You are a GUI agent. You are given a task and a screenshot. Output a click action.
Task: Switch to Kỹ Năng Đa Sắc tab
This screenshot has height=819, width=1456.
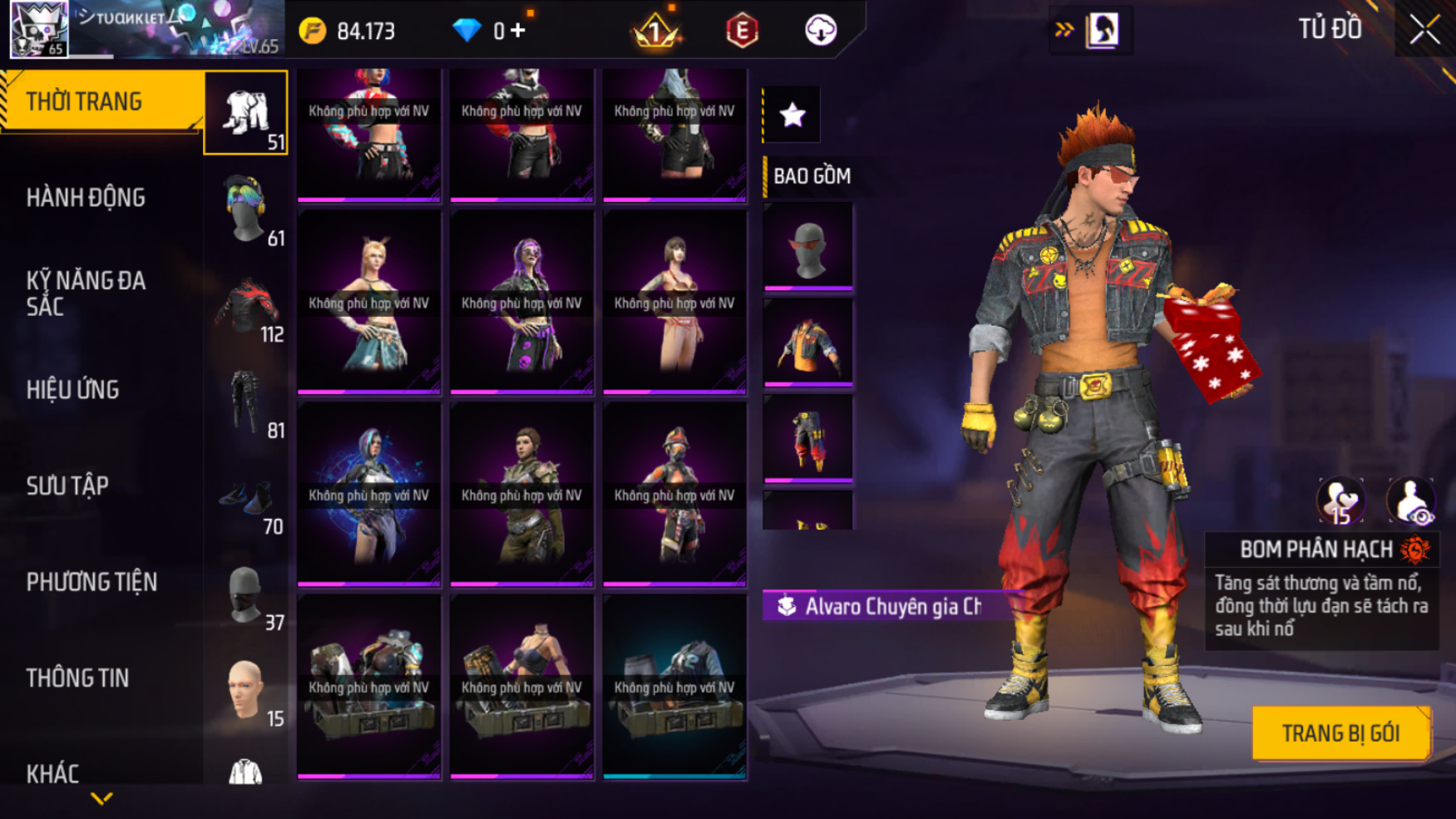(x=86, y=294)
